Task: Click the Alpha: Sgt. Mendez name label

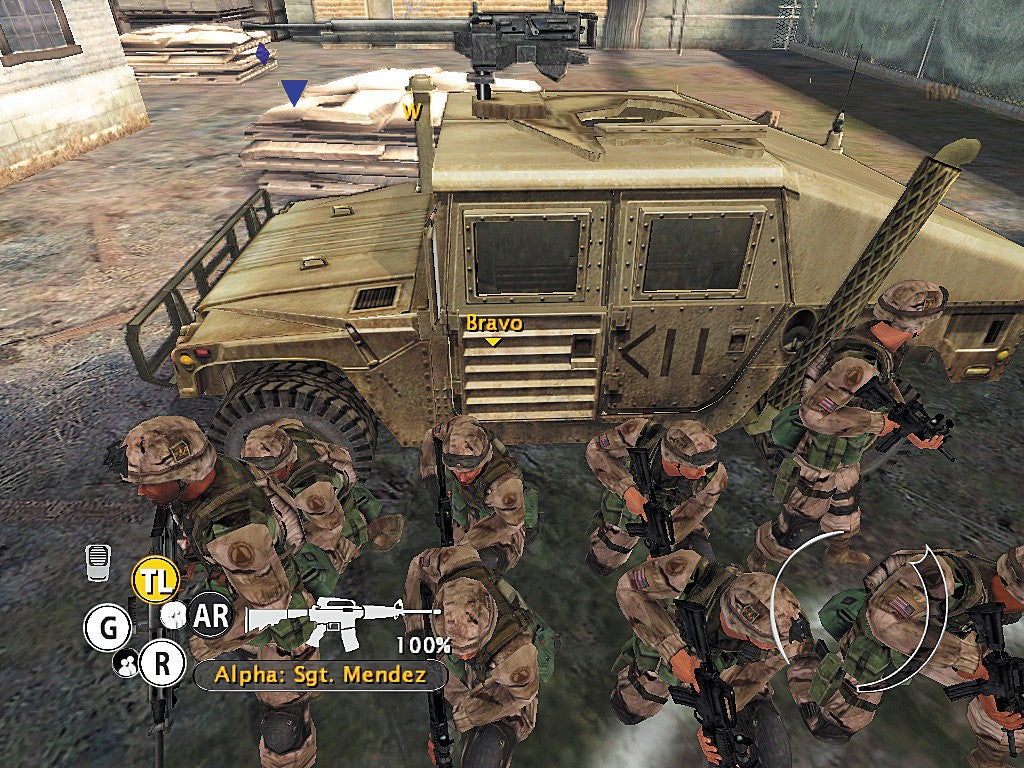Action: pos(320,675)
